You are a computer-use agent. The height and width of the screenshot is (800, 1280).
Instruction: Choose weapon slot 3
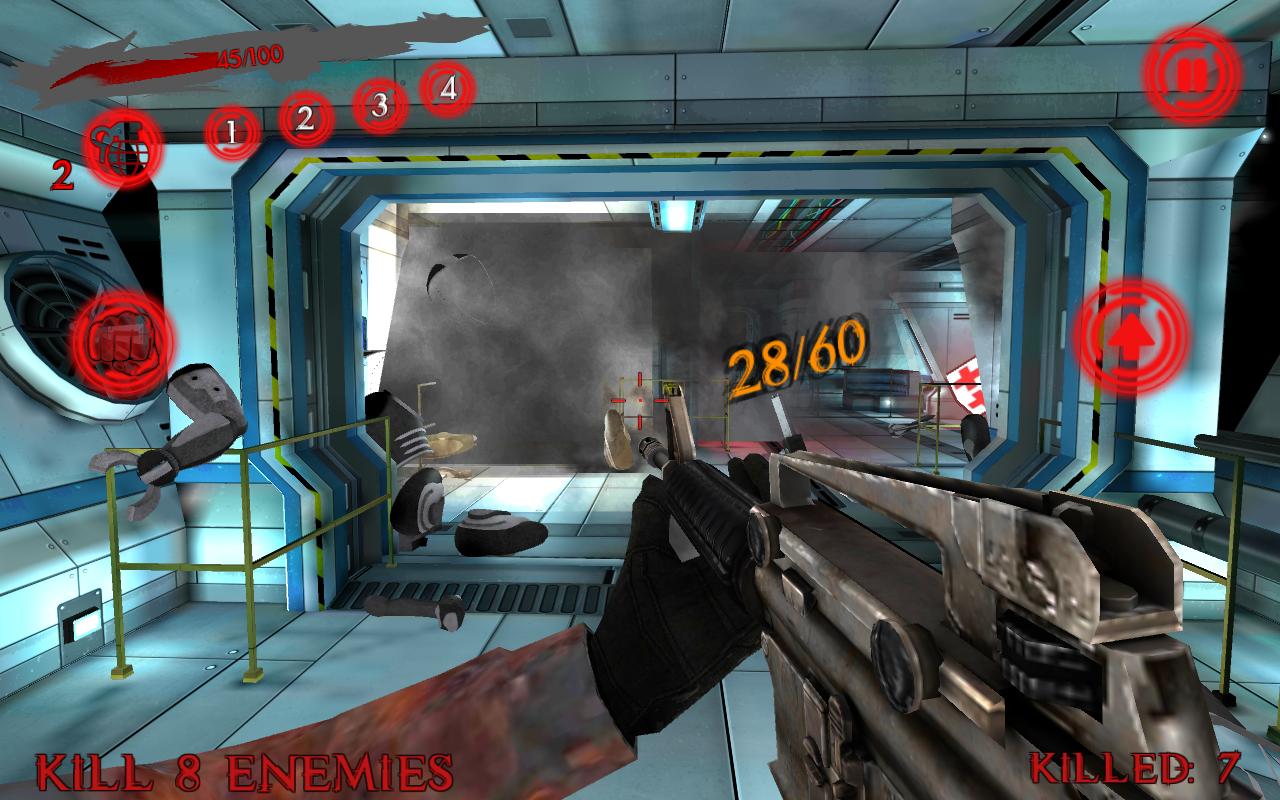click(x=379, y=104)
